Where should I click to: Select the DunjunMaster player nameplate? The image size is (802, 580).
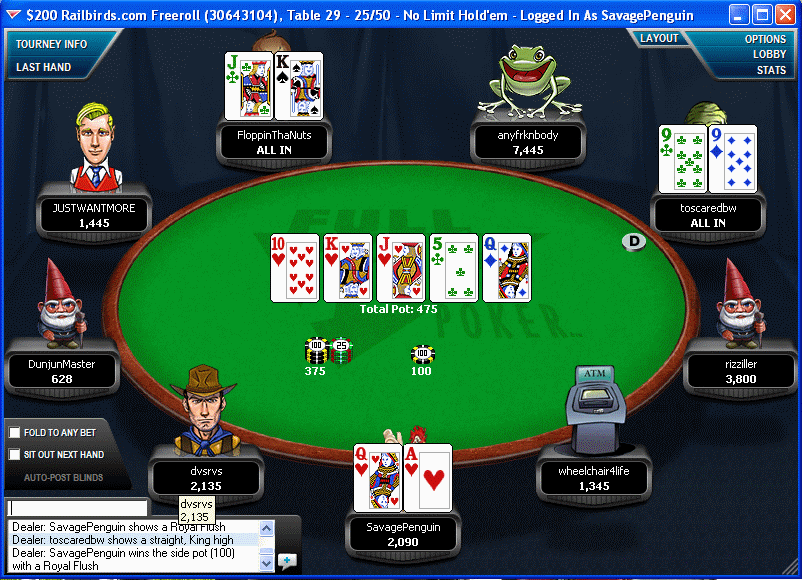(61, 371)
